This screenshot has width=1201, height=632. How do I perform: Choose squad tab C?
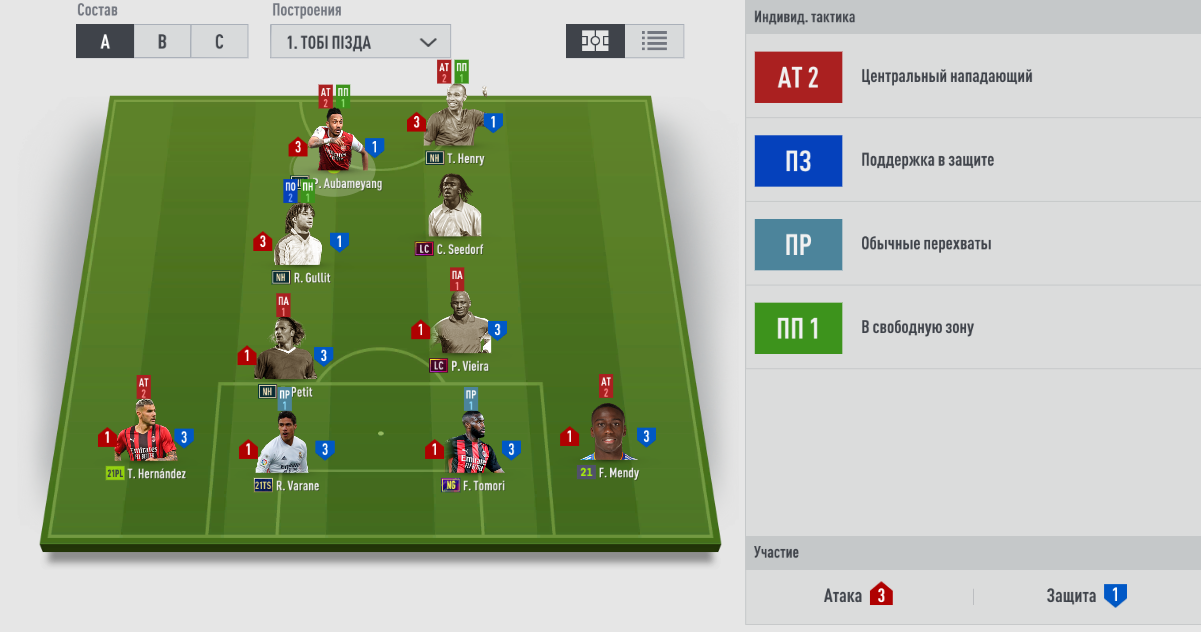pyautogui.click(x=220, y=41)
